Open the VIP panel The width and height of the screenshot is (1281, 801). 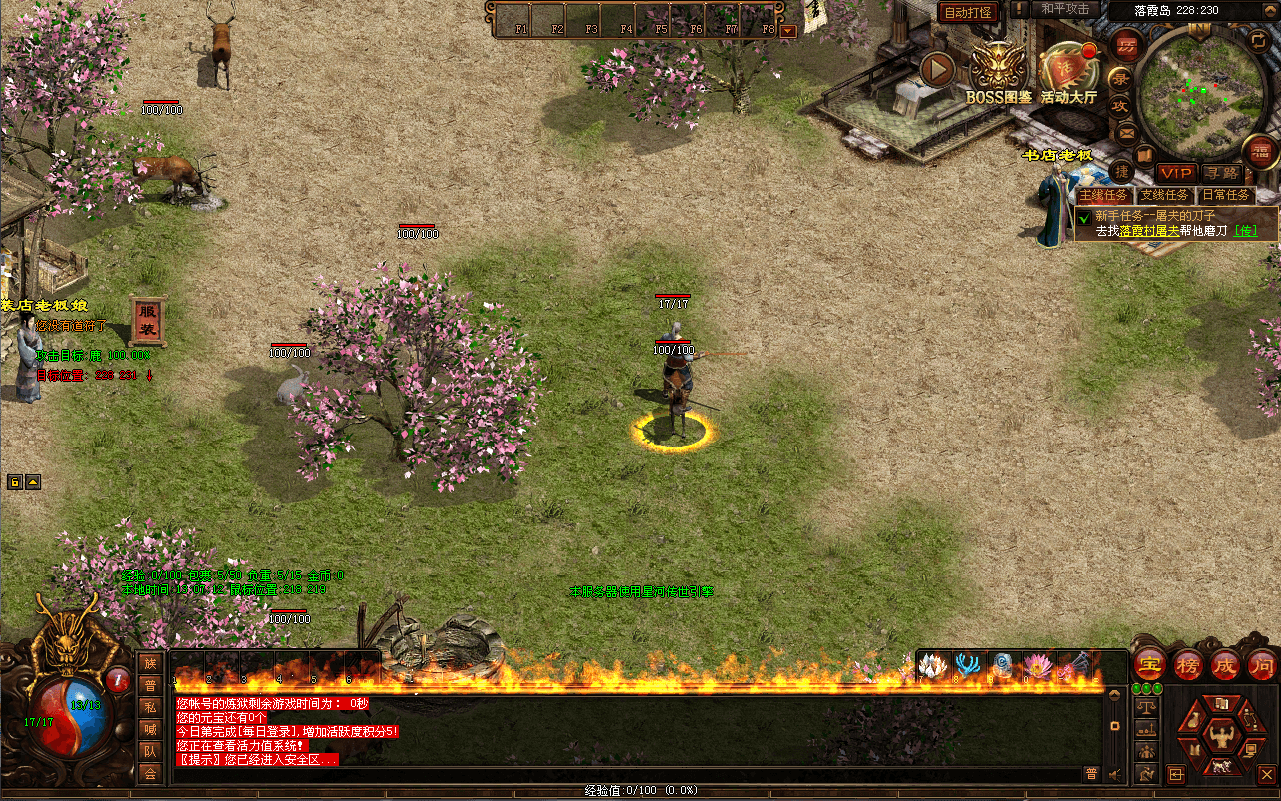(1176, 173)
